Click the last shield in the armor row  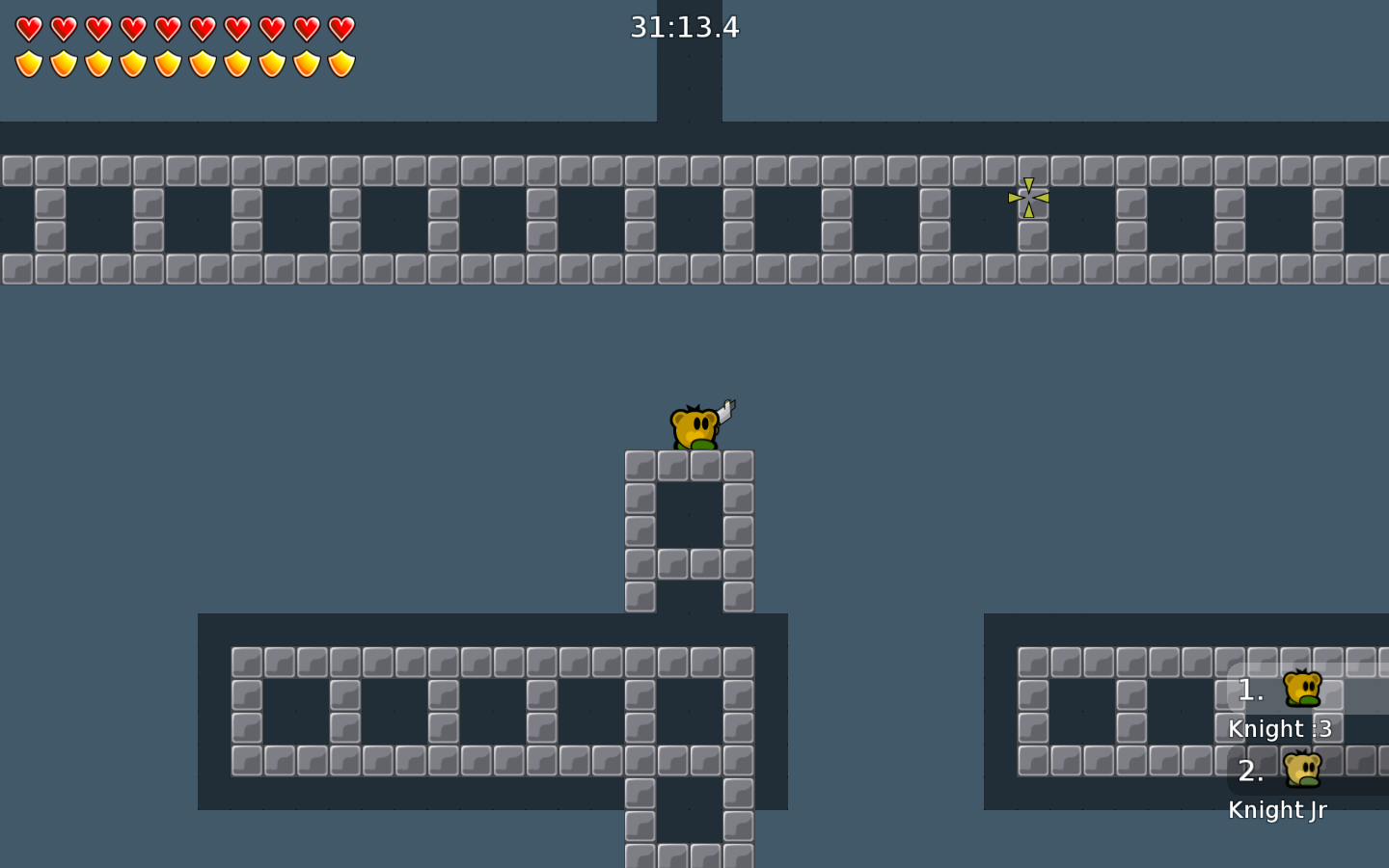click(340, 63)
